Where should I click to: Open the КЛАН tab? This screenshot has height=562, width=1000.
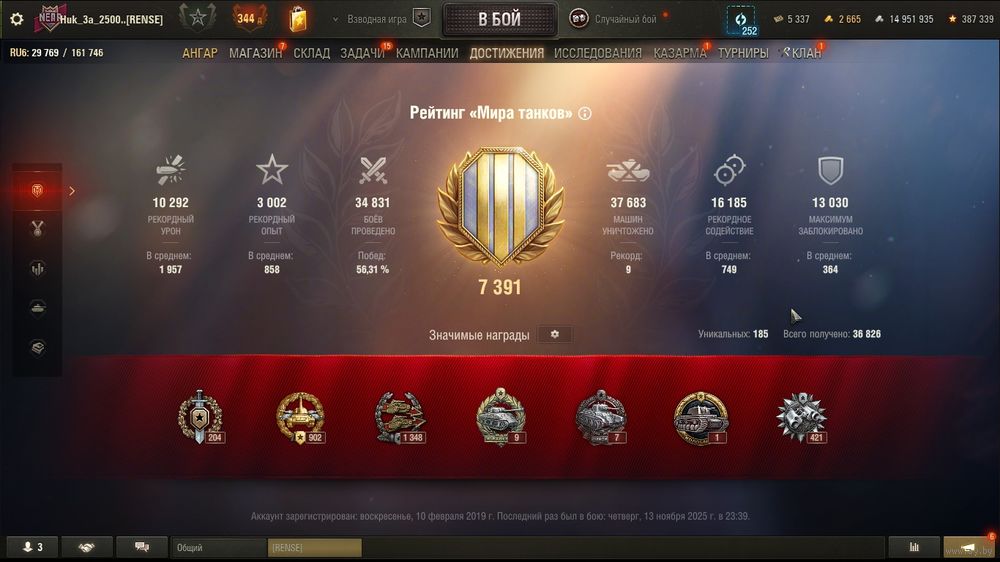(x=805, y=53)
